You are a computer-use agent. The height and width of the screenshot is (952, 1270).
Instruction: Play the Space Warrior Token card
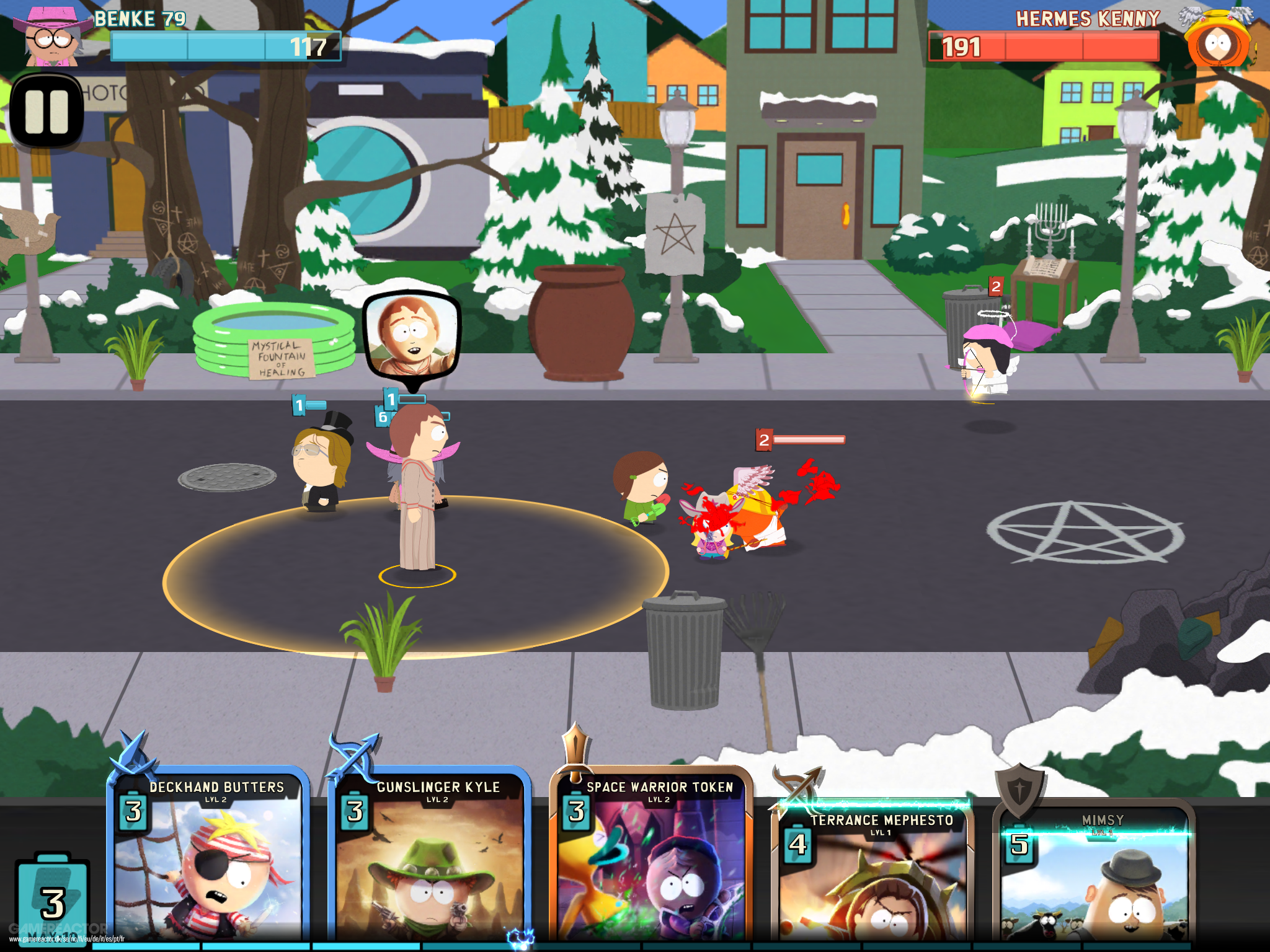pos(651,862)
